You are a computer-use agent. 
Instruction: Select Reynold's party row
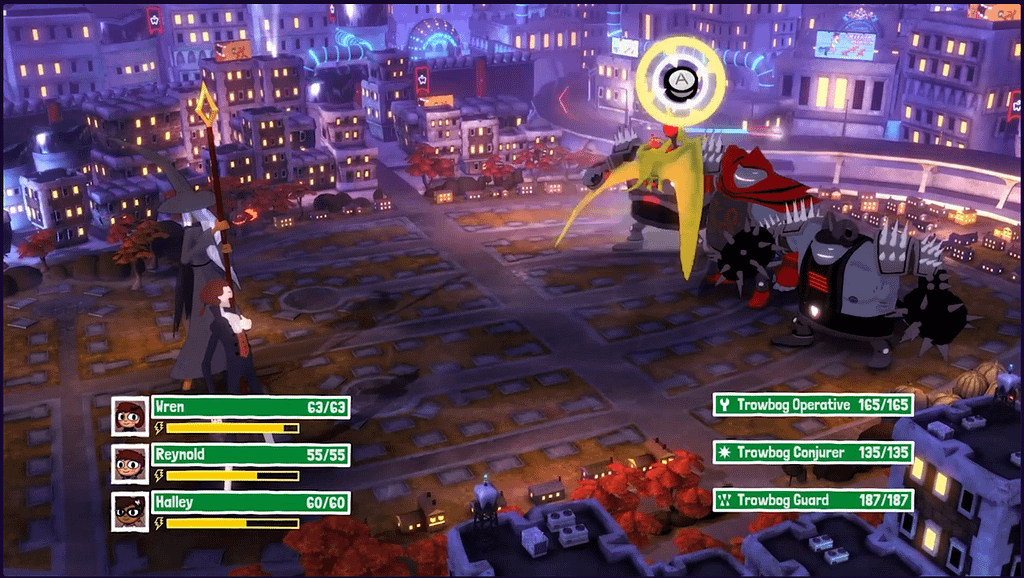(250, 455)
